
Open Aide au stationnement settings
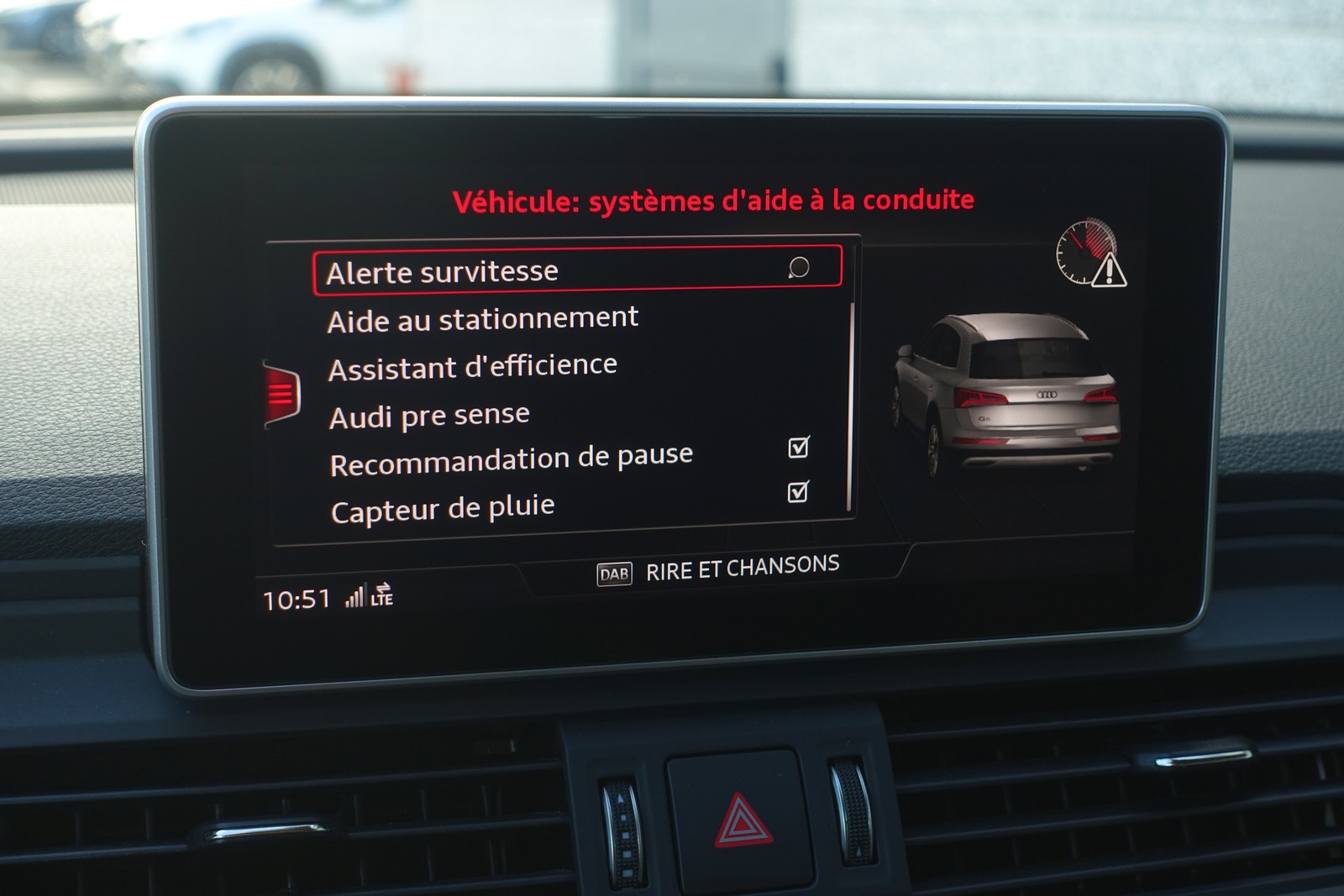coord(483,319)
